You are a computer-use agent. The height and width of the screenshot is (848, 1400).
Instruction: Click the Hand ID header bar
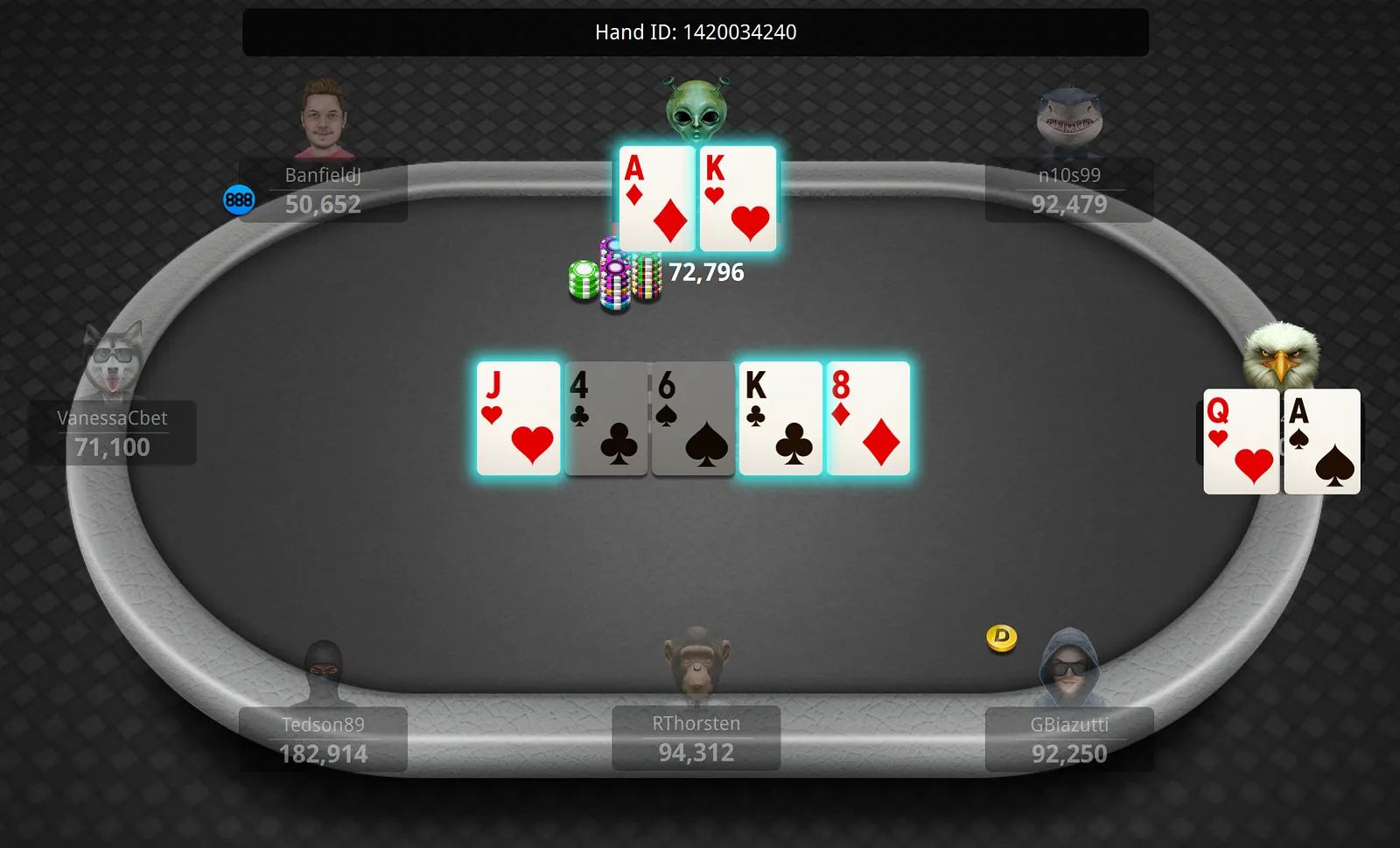(x=696, y=32)
